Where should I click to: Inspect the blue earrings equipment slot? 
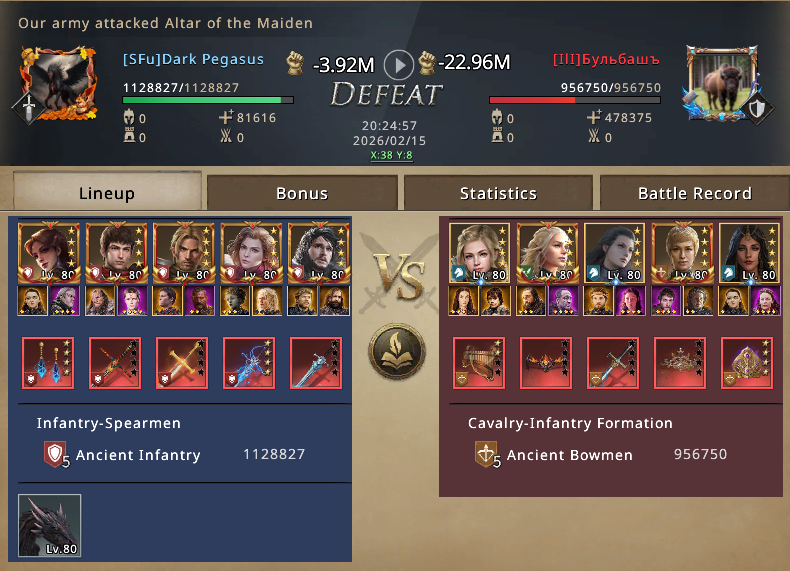click(48, 363)
